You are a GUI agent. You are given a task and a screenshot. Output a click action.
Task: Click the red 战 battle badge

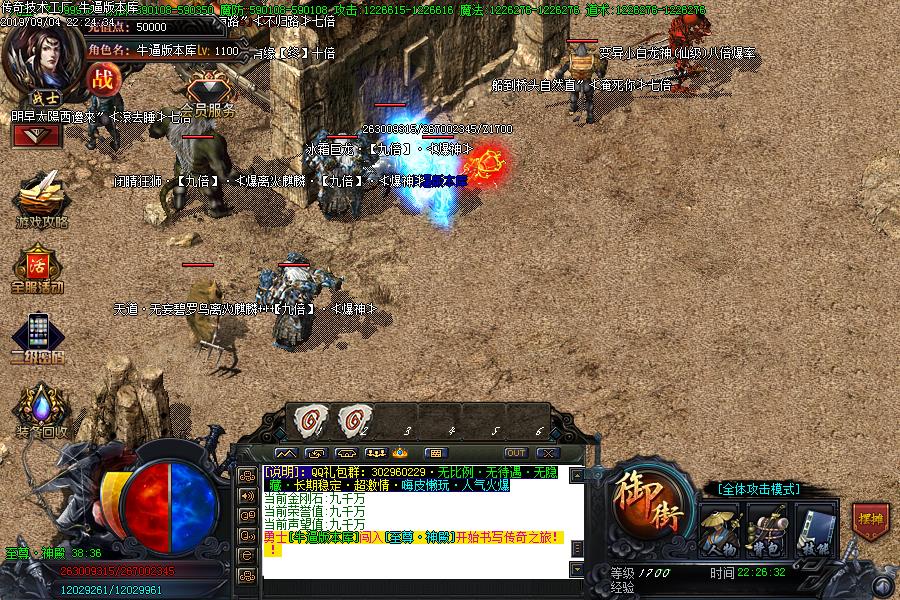103,79
